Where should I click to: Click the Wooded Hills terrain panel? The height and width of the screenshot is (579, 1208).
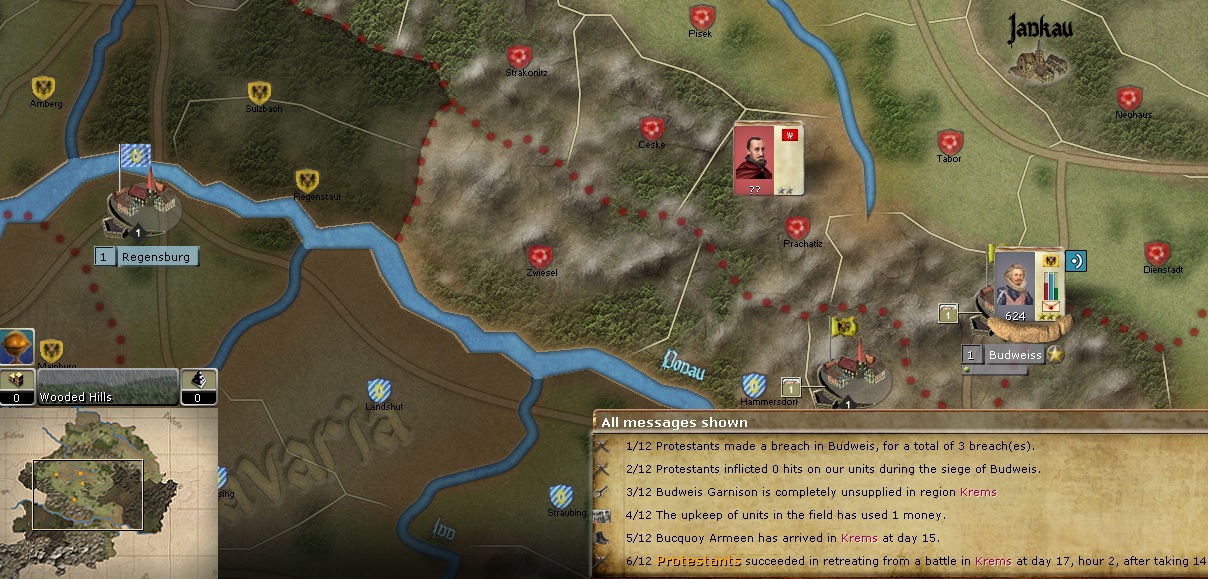108,386
